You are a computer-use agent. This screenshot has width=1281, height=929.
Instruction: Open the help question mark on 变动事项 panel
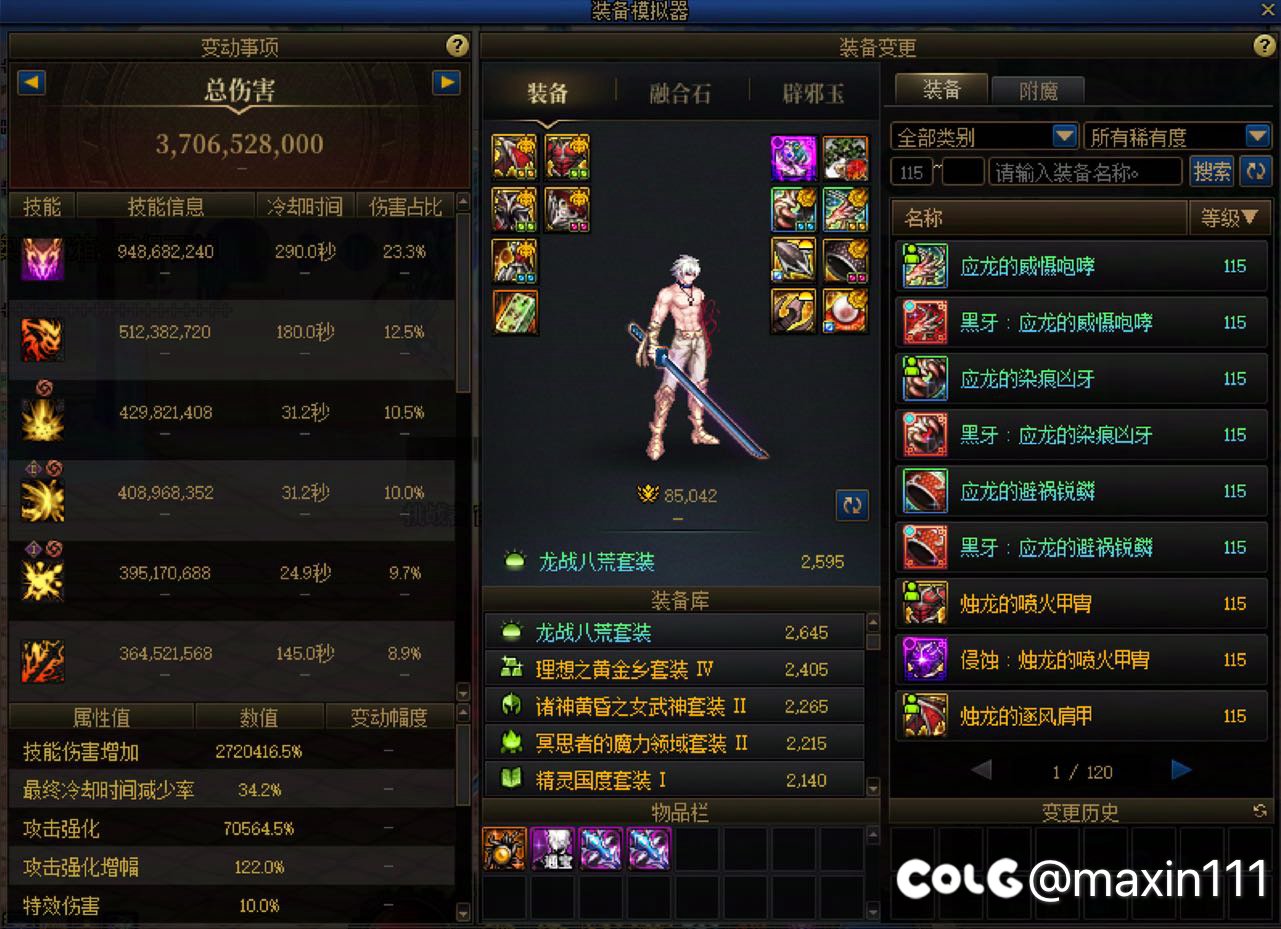tap(457, 45)
